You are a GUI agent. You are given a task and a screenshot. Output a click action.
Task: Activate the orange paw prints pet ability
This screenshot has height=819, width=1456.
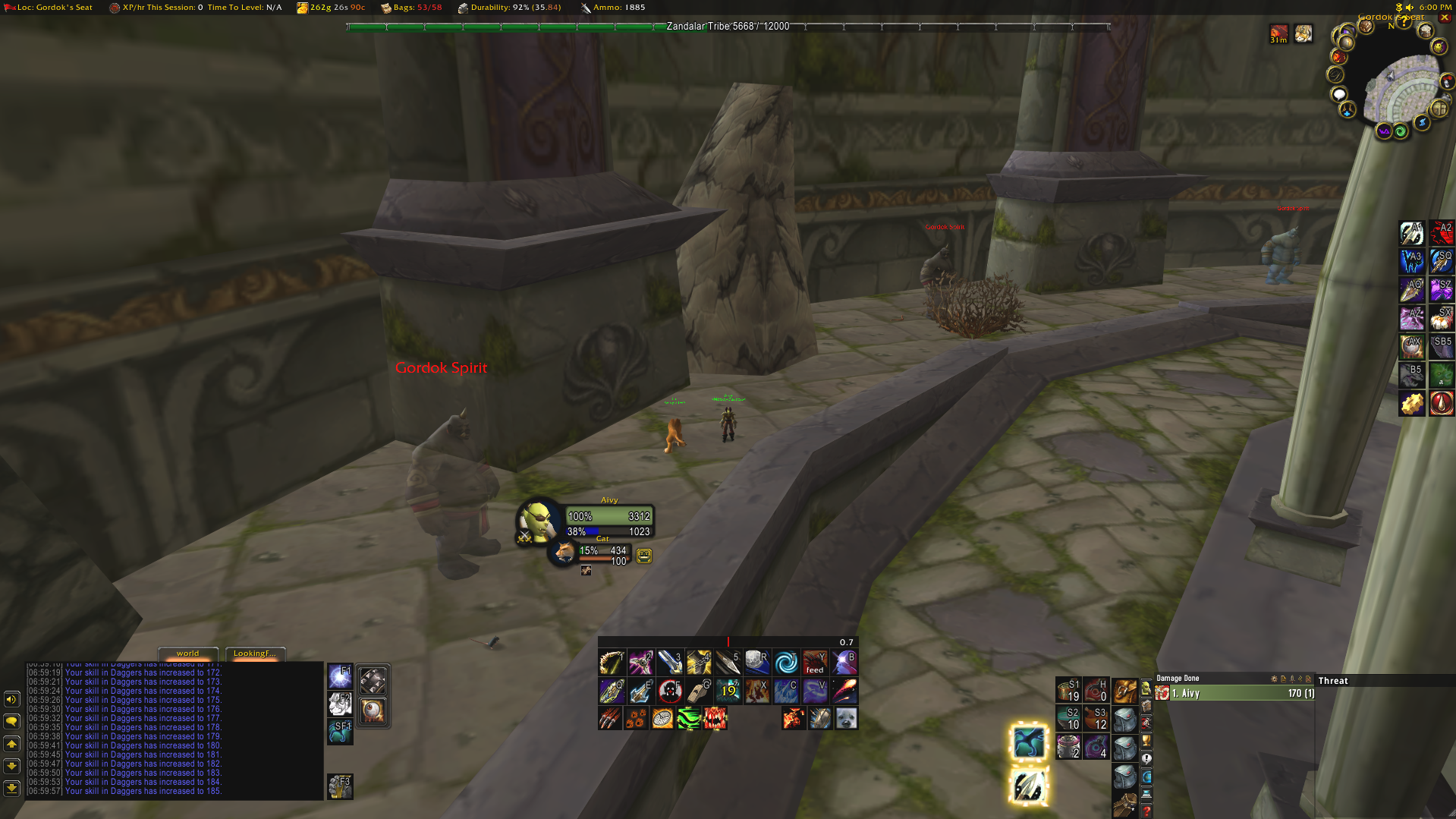636,718
